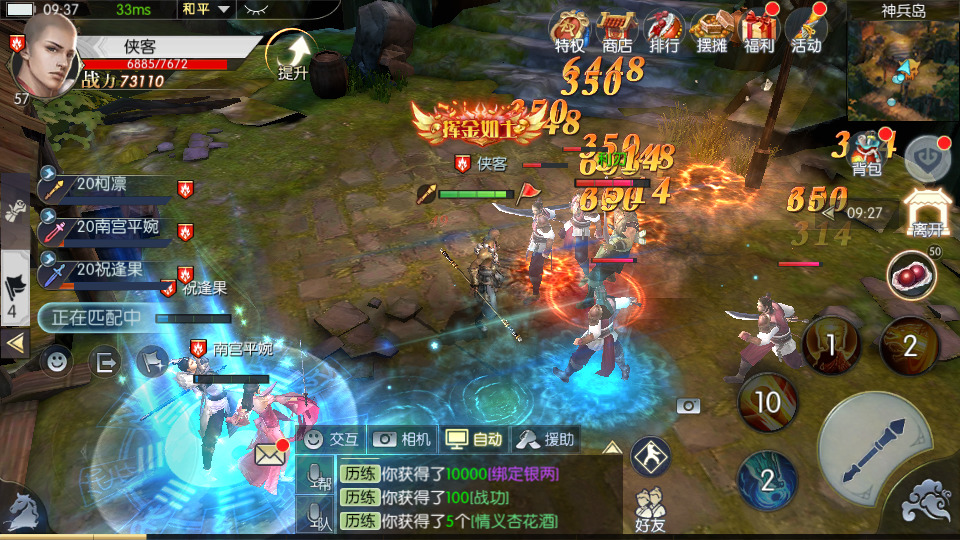Toggle 自动 auto-combat
Image resolution: width=960 pixels, height=540 pixels.
474,439
